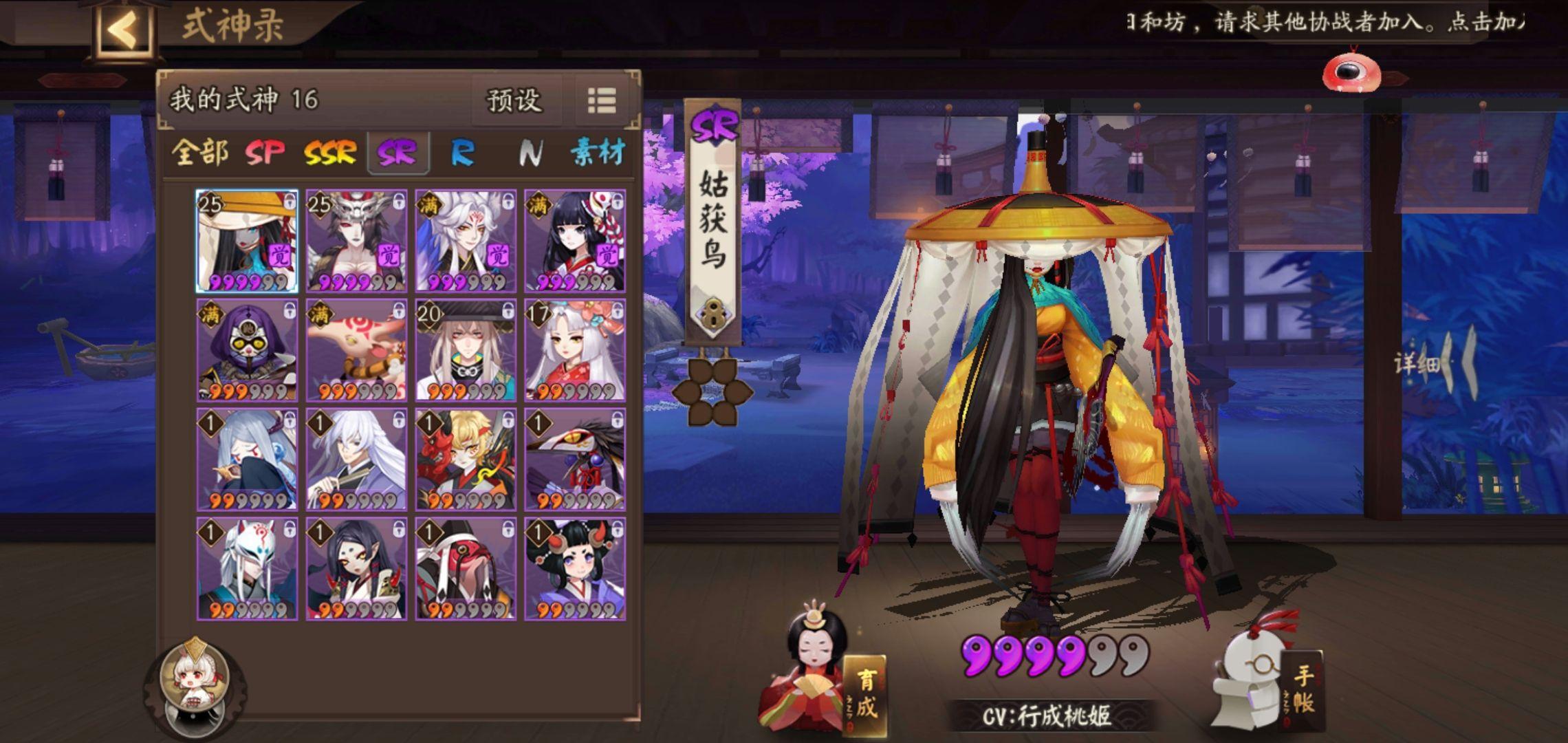Switch to the R rarity tab
1568x743 pixels.
pyautogui.click(x=462, y=152)
